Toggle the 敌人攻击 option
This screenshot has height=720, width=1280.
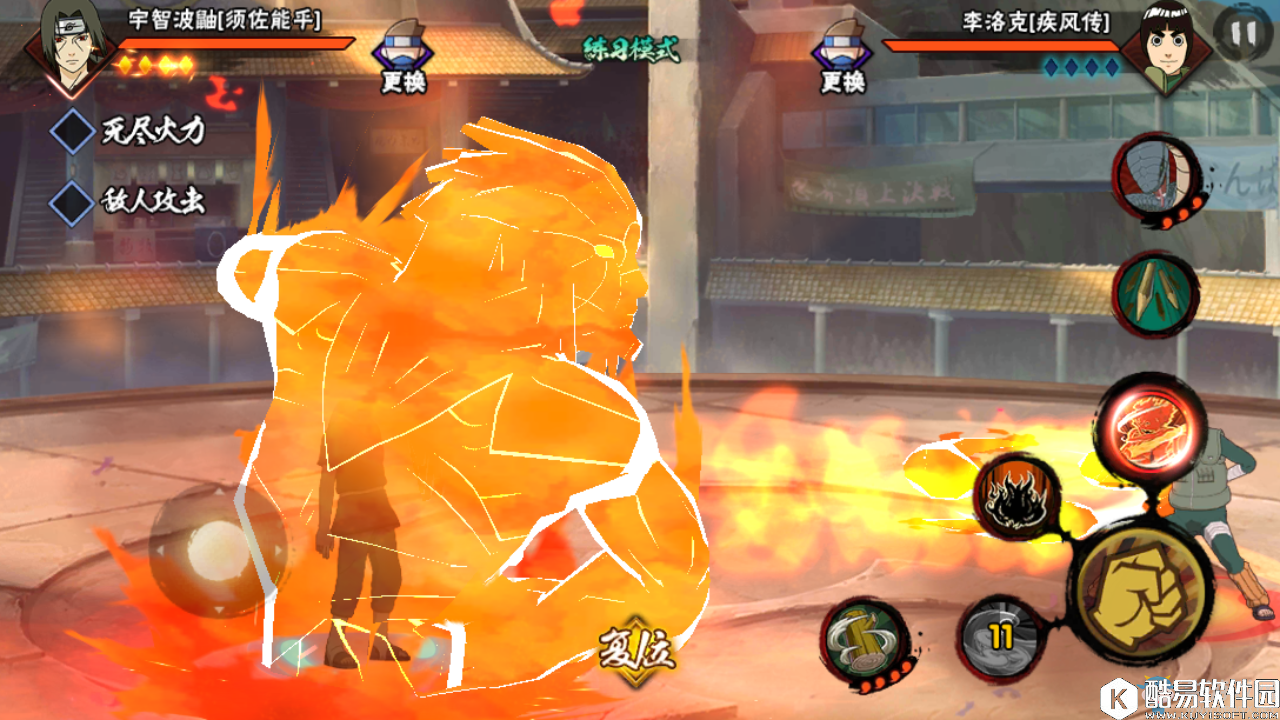point(73,201)
